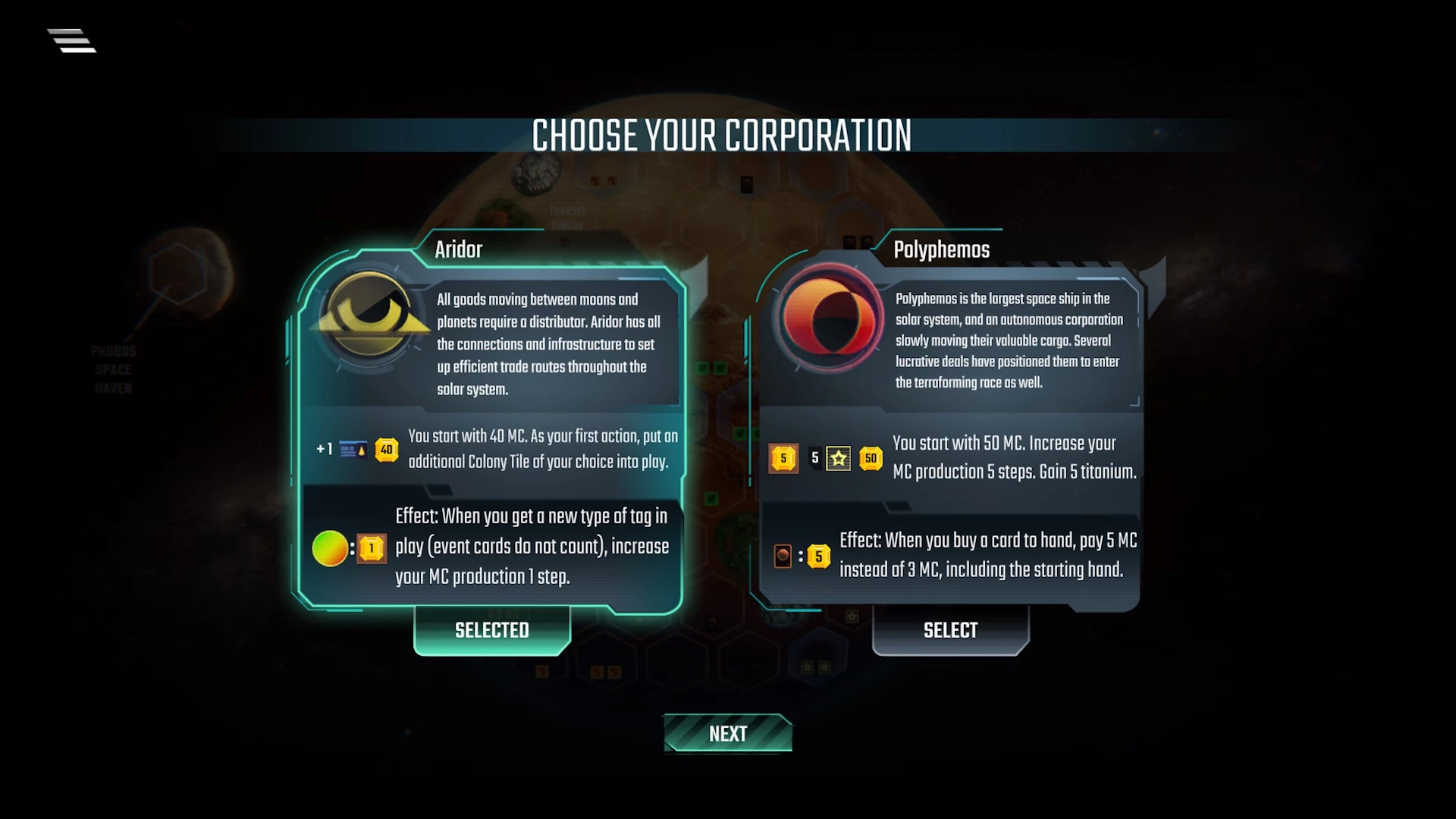Click the SELECTED button under Aridor
1456x819 pixels.
tap(491, 630)
